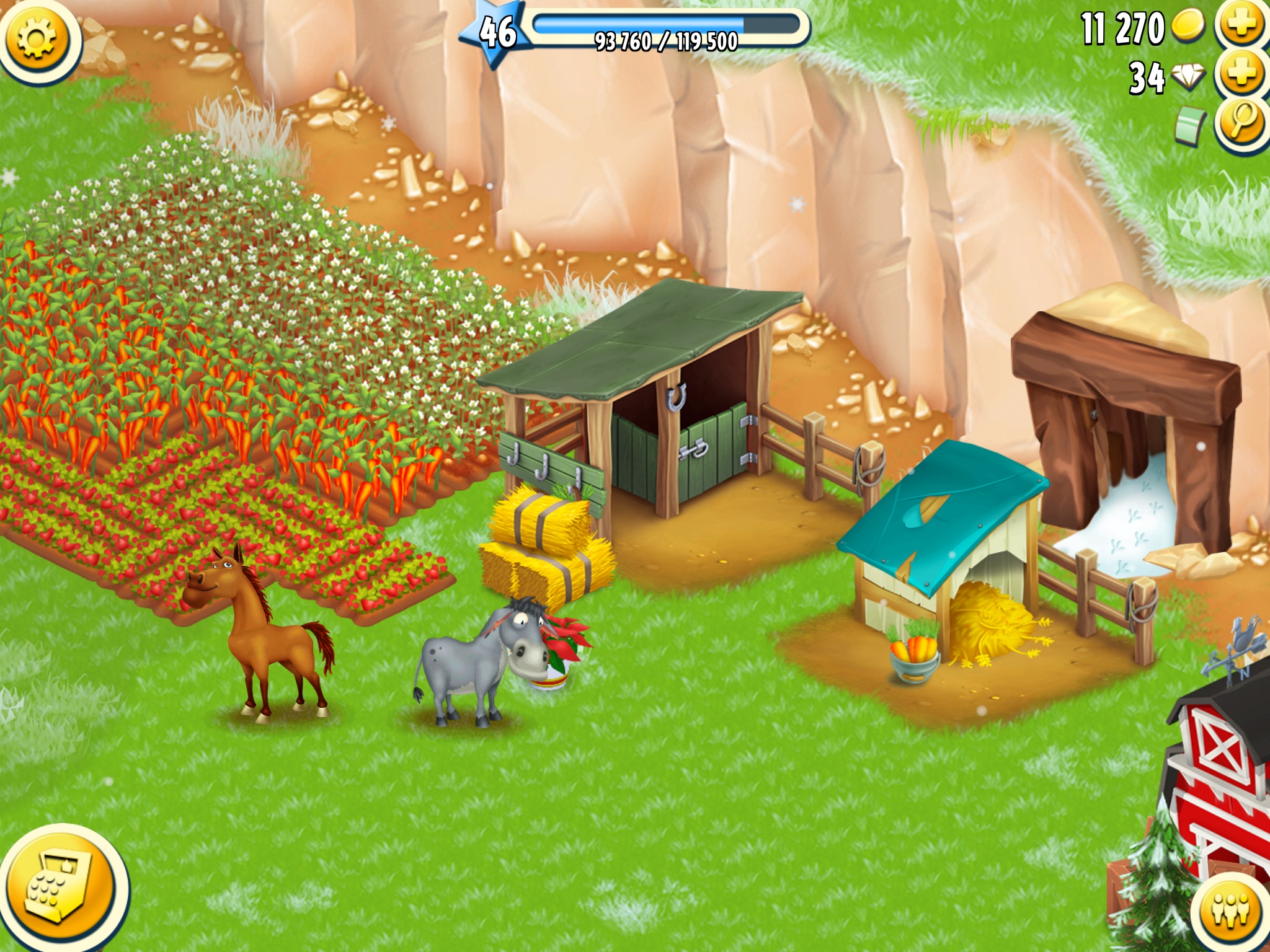Tap the magnifying glass search button
The height and width of the screenshot is (952, 1270).
1241,123
